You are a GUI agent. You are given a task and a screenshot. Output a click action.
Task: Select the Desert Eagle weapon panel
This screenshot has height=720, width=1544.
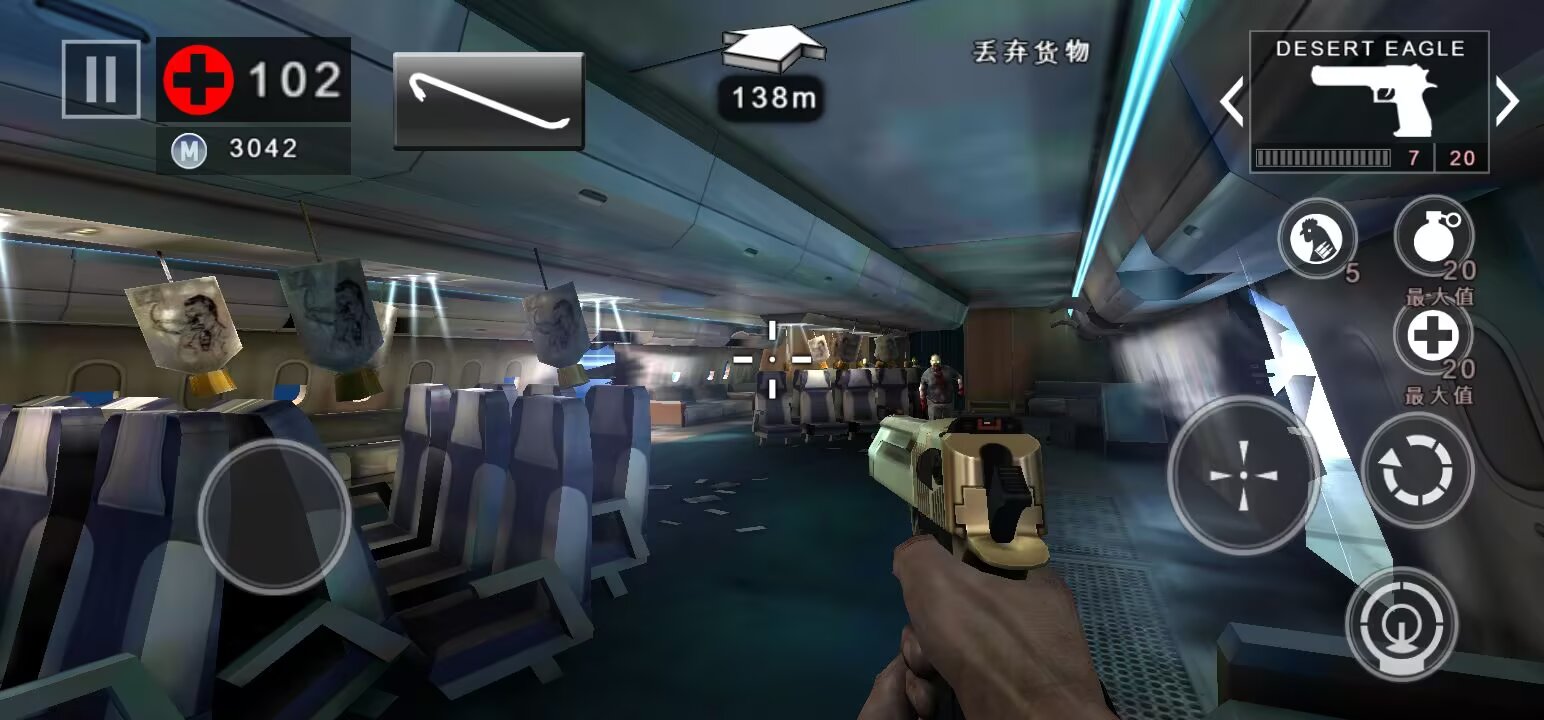(1368, 100)
